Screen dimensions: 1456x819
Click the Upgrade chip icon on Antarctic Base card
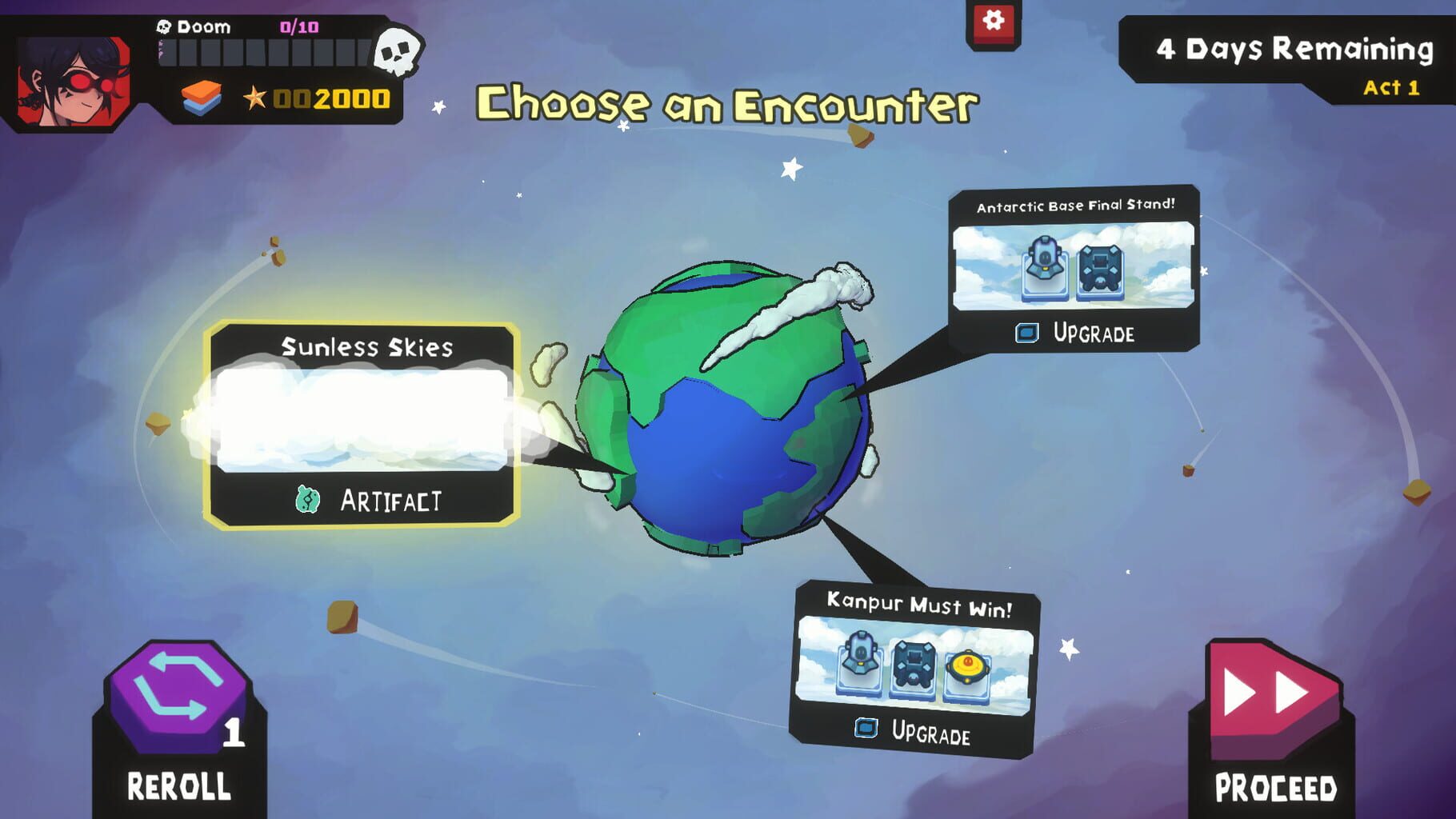pyautogui.click(x=1026, y=334)
